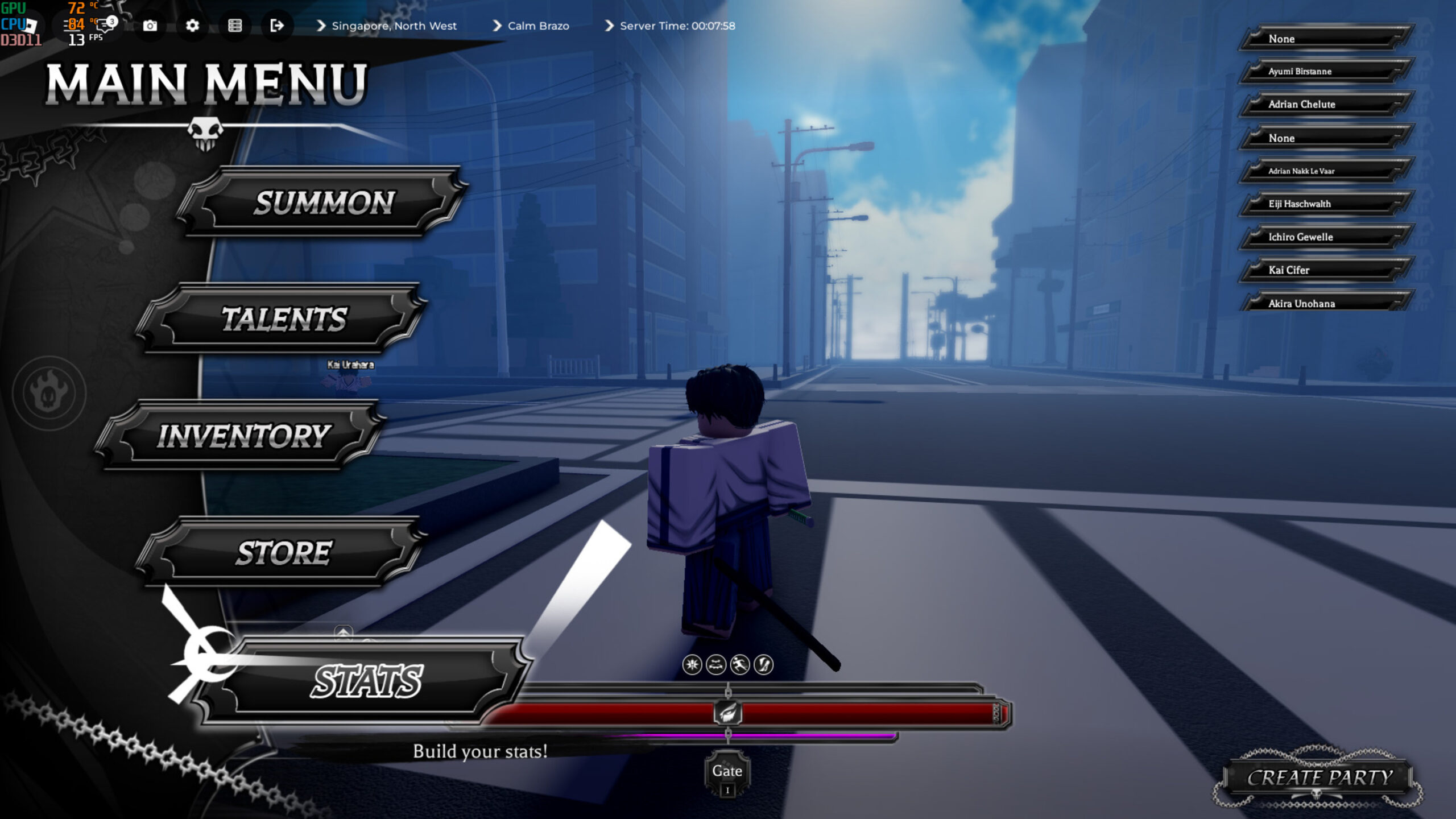Select the Stats menu entry

tap(367, 681)
